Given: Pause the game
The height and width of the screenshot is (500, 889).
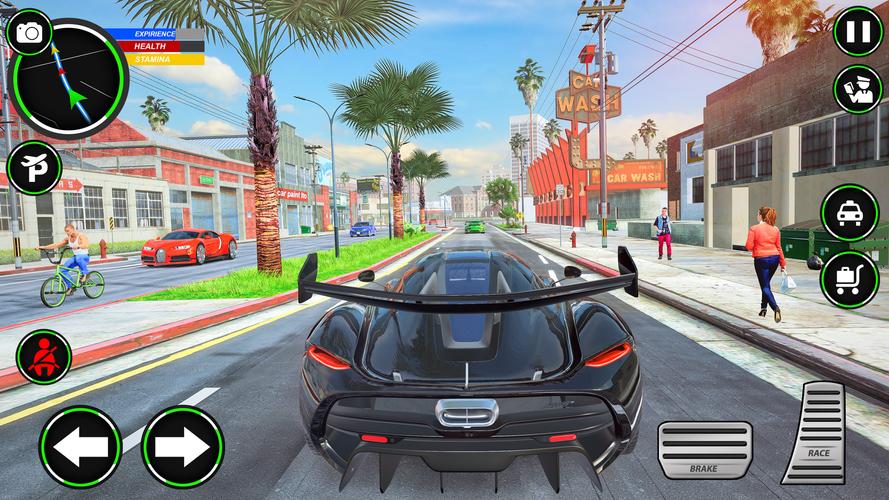Looking at the screenshot, I should [x=858, y=31].
